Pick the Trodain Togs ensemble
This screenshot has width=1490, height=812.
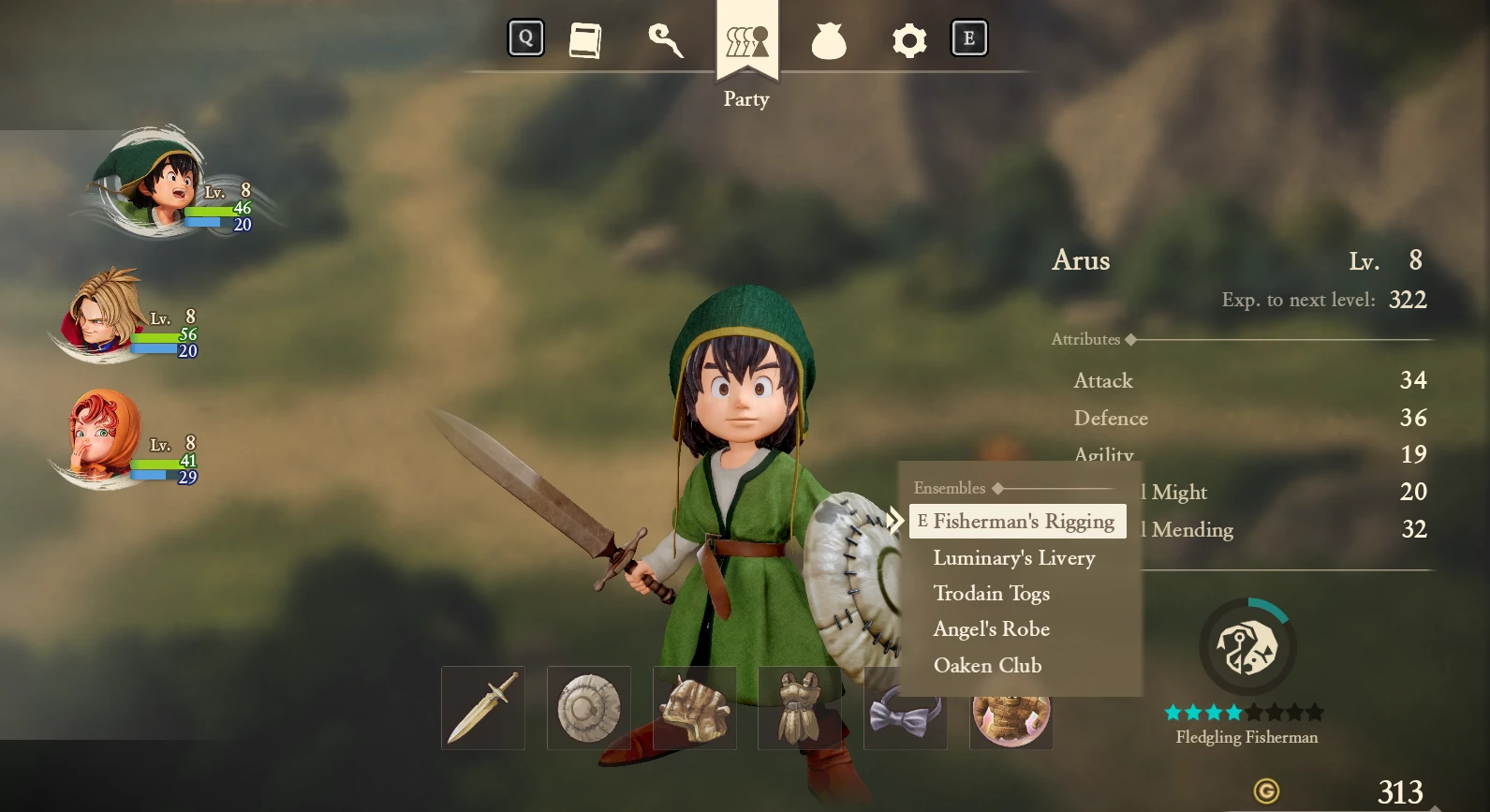(991, 594)
